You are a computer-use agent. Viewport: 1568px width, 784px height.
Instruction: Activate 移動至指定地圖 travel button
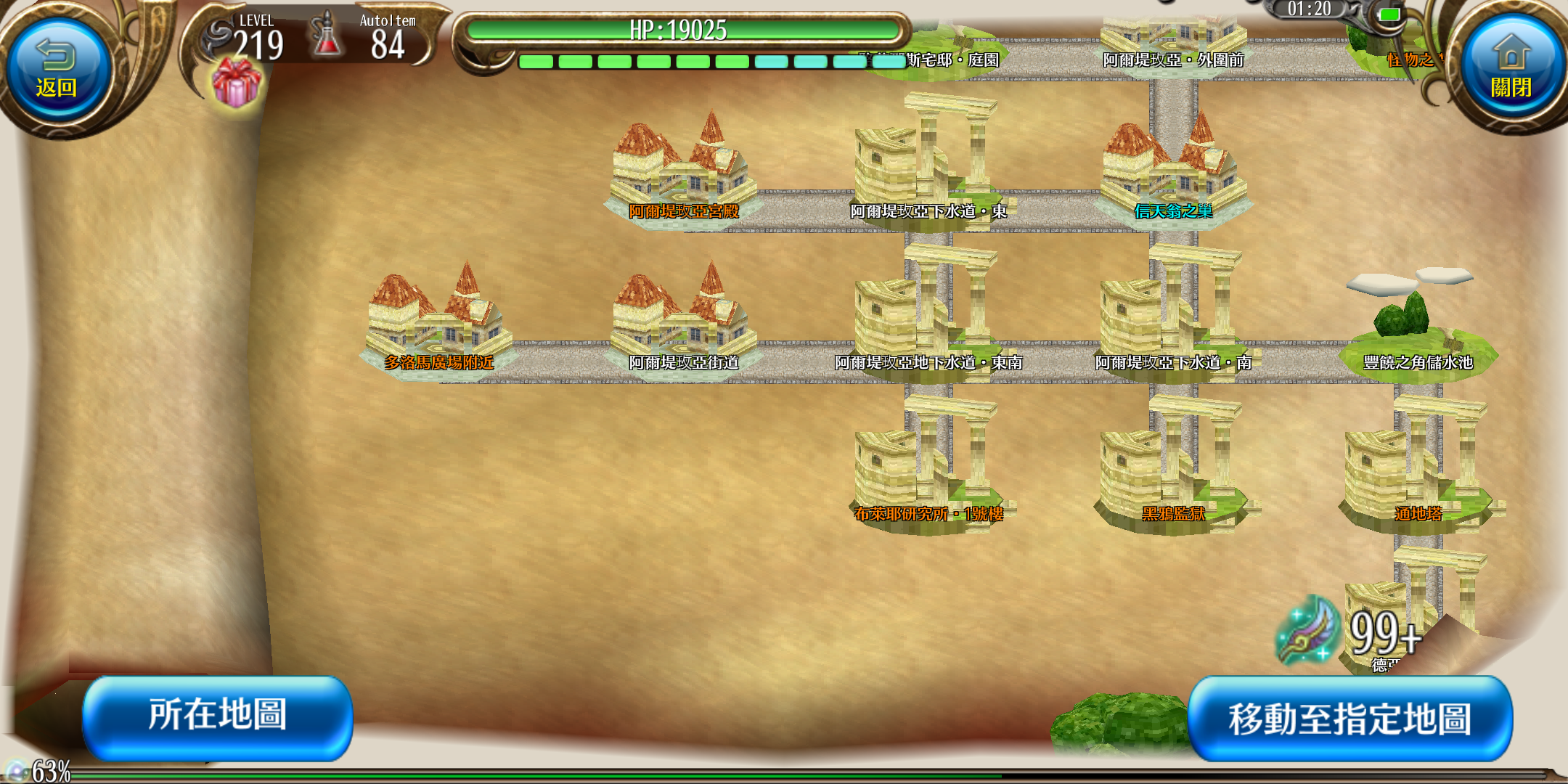point(1349,719)
